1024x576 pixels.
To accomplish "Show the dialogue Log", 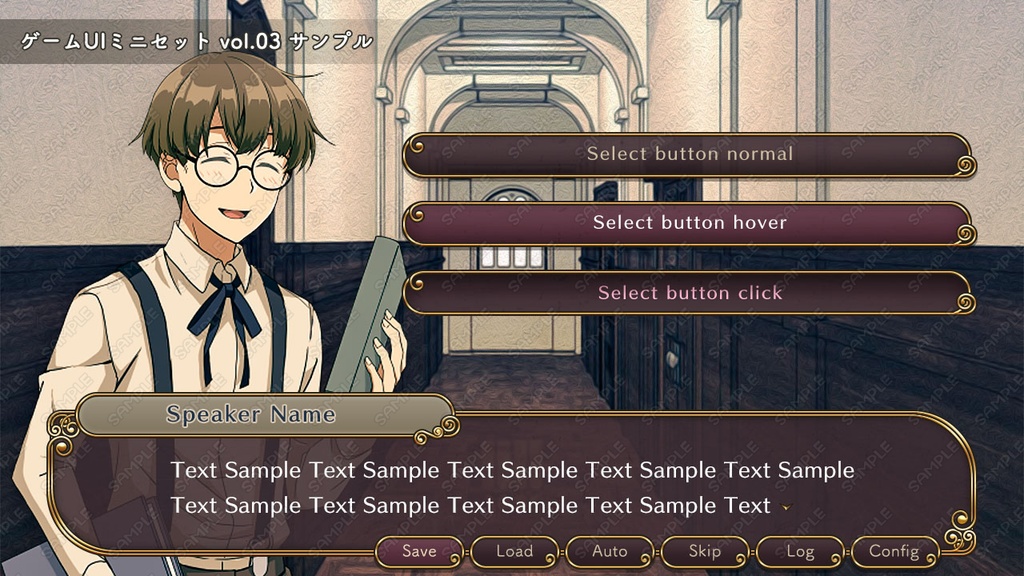I will pyautogui.click(x=800, y=551).
